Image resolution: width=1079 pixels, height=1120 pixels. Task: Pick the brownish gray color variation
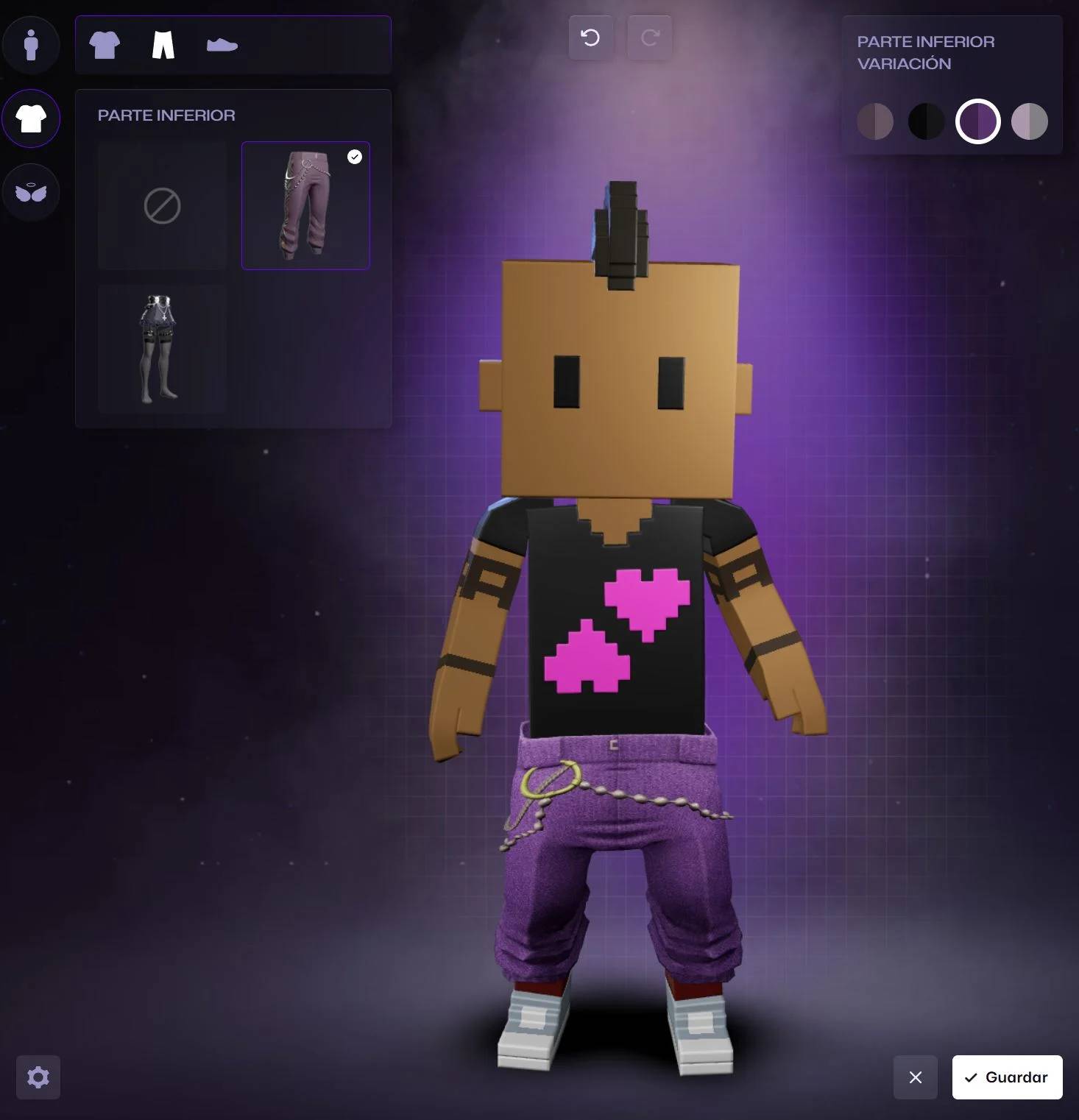point(875,121)
